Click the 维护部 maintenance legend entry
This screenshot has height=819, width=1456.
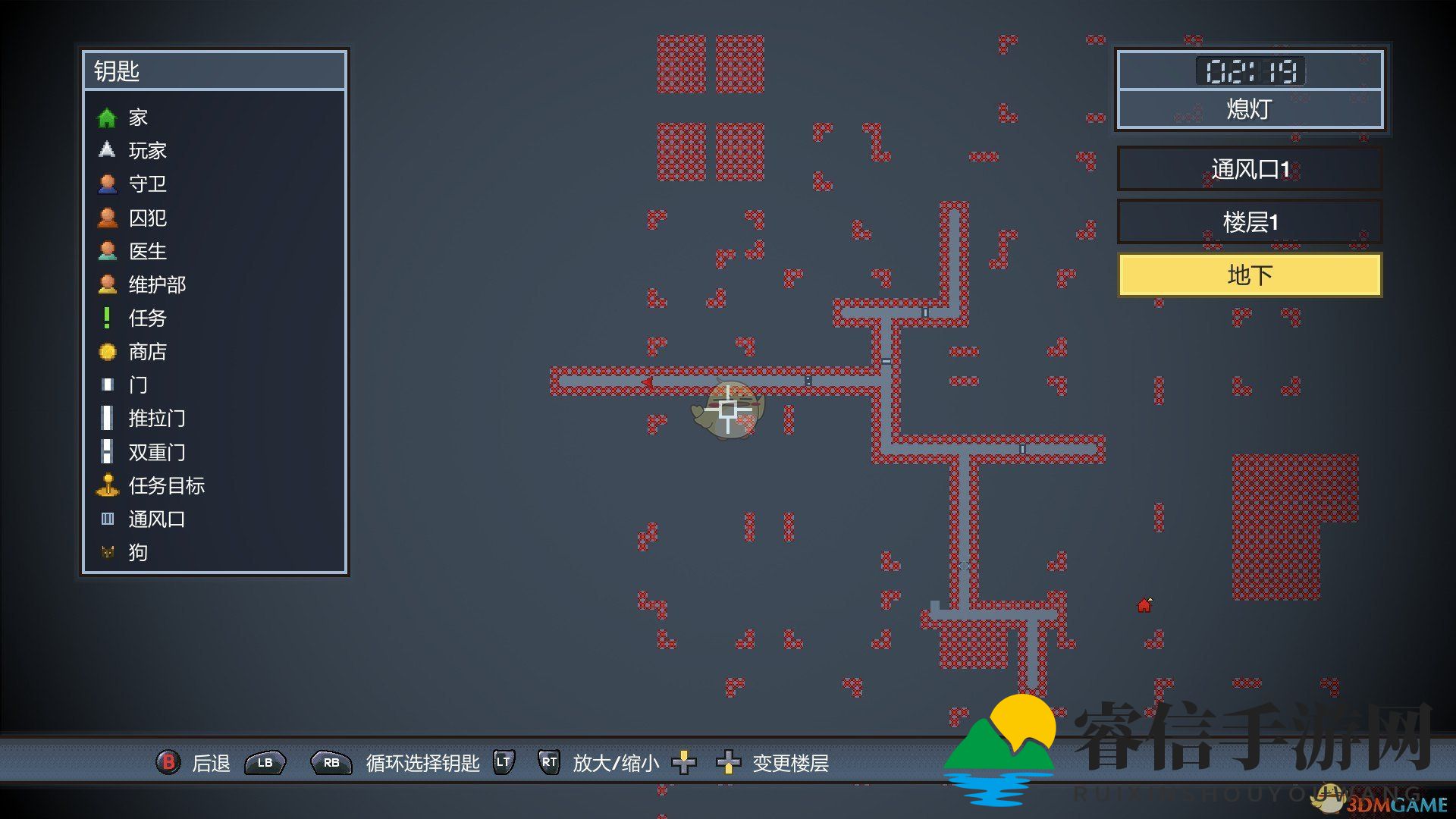[156, 285]
